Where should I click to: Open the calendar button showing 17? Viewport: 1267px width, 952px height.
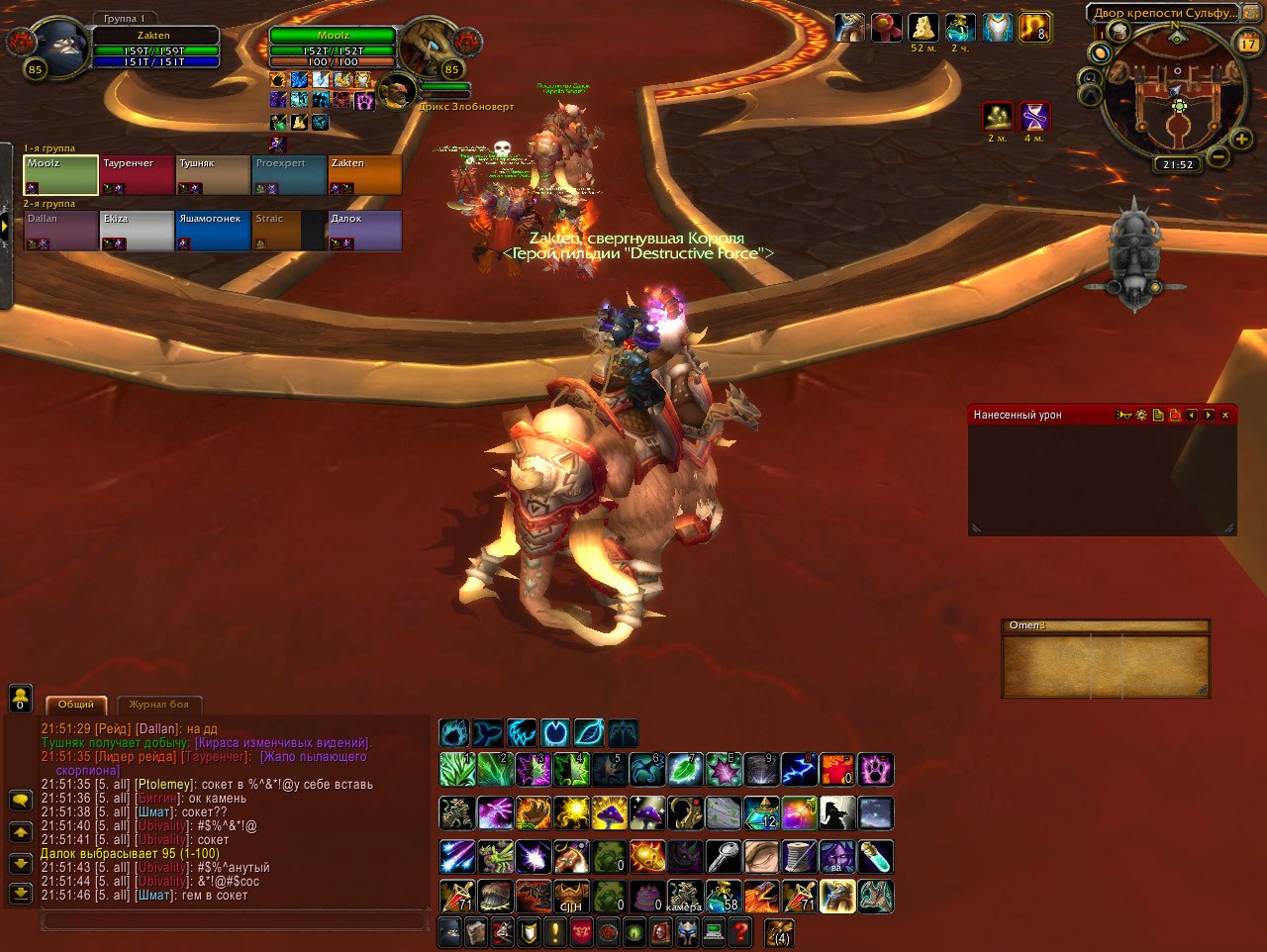click(1248, 43)
